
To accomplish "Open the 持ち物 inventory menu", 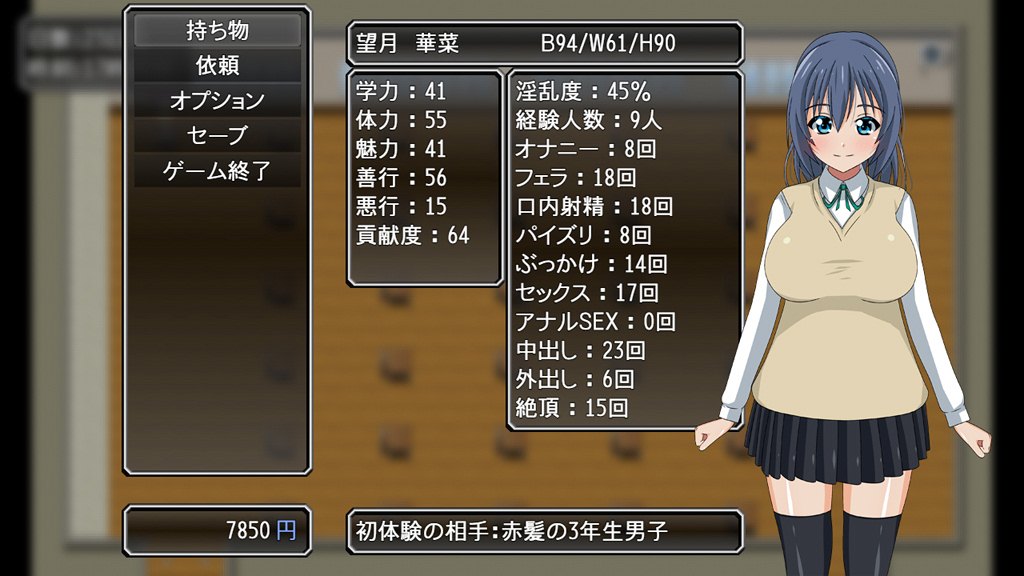I will (217, 31).
